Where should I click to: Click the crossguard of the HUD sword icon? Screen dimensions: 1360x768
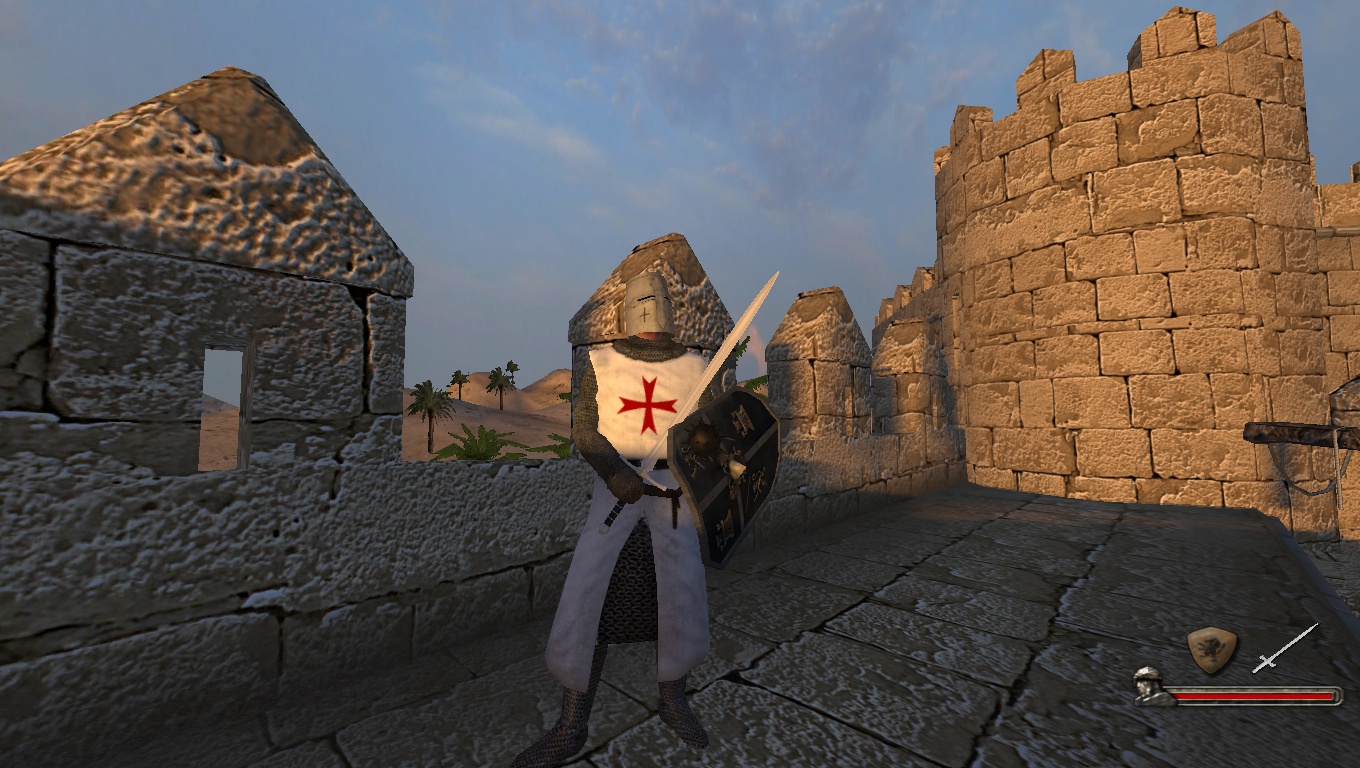pyautogui.click(x=1265, y=659)
